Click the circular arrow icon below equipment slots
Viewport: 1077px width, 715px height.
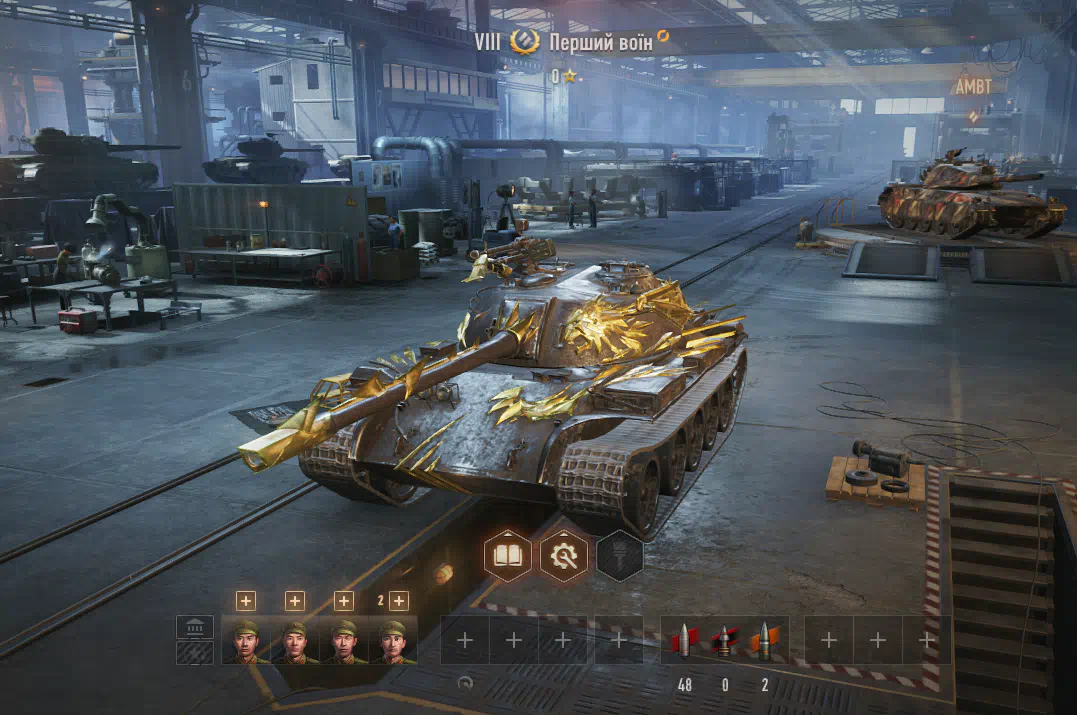pyautogui.click(x=465, y=682)
